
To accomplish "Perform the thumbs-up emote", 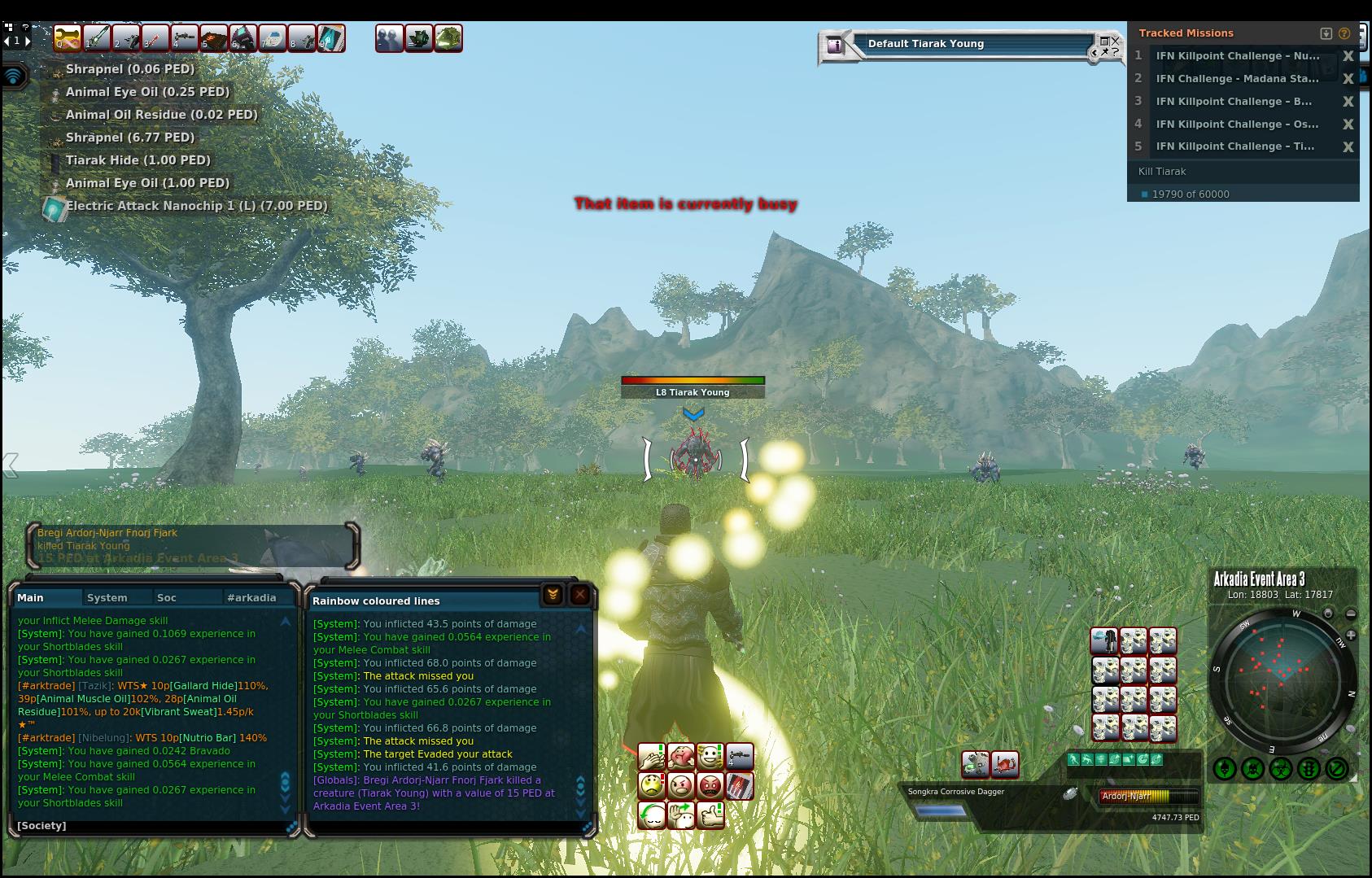I will (710, 815).
